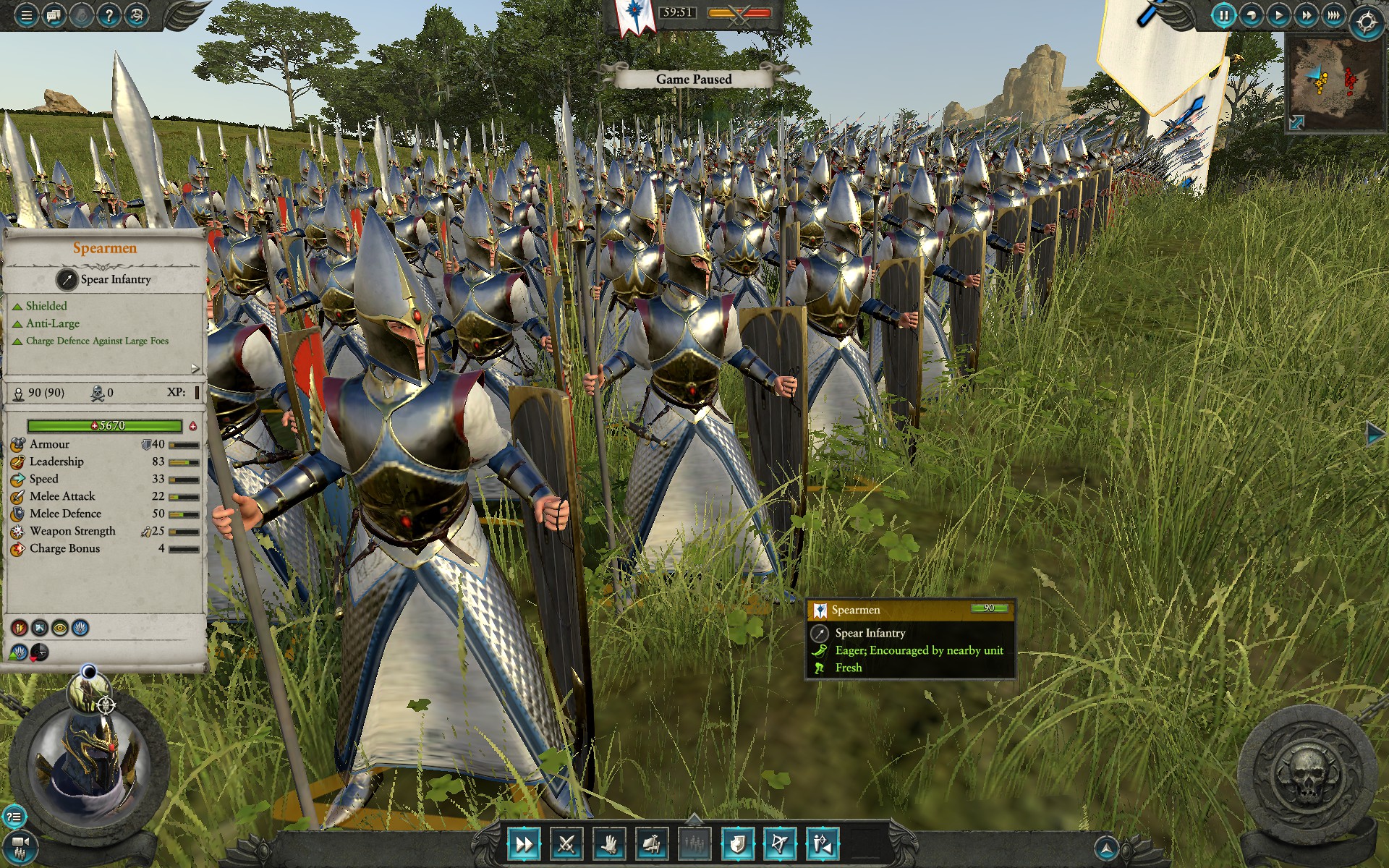Set battle speed to slow motion
Image resolution: width=1389 pixels, height=868 pixels.
pyautogui.click(x=1252, y=15)
